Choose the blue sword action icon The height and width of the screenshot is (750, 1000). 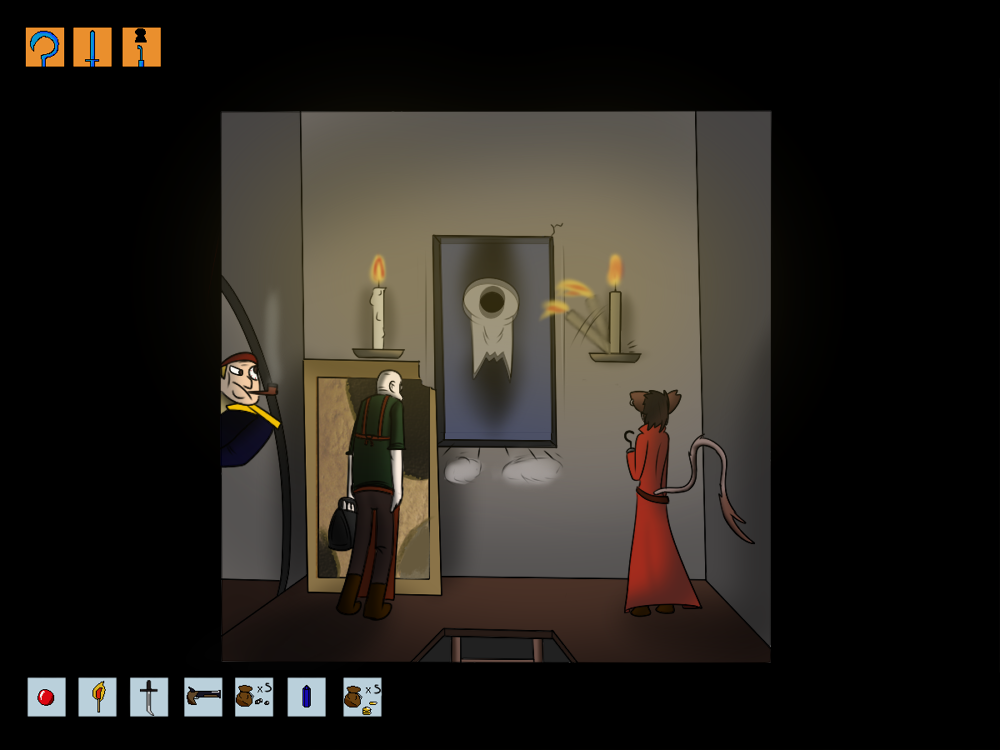(92, 47)
